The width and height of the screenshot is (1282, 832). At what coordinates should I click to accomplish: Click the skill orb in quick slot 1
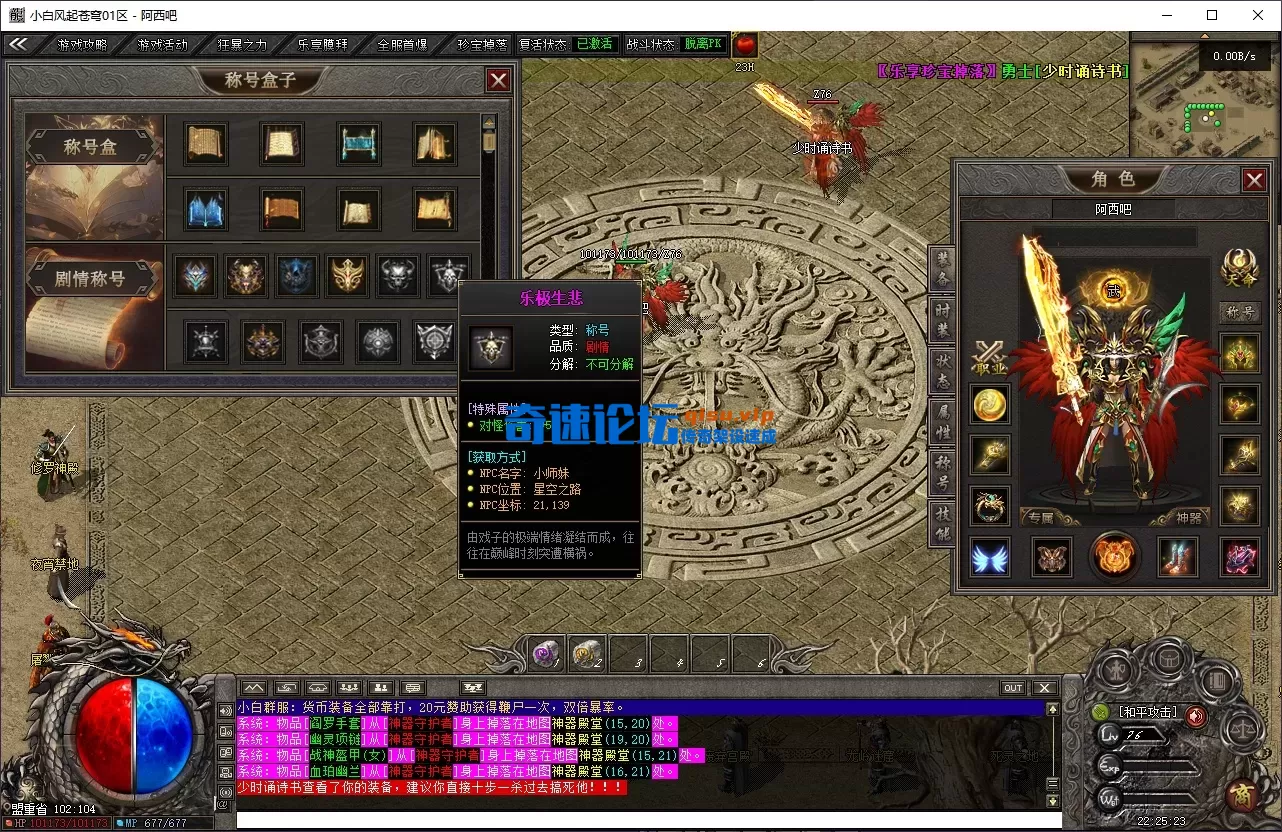545,653
